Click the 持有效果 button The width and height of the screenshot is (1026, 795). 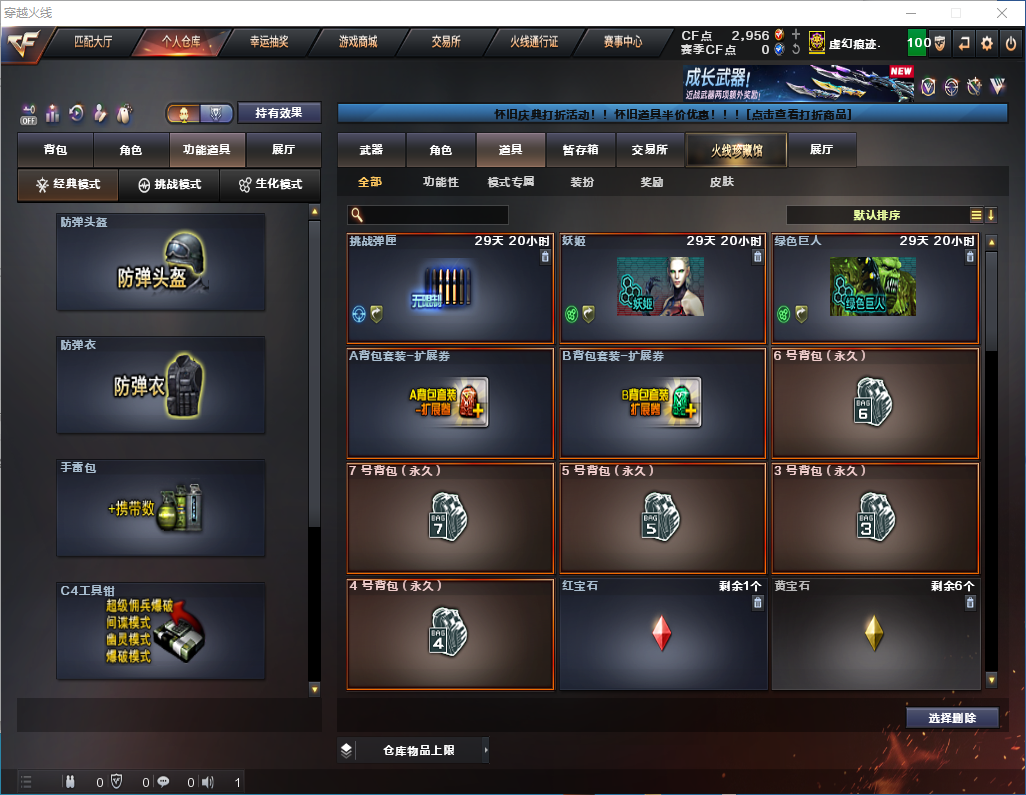[279, 113]
